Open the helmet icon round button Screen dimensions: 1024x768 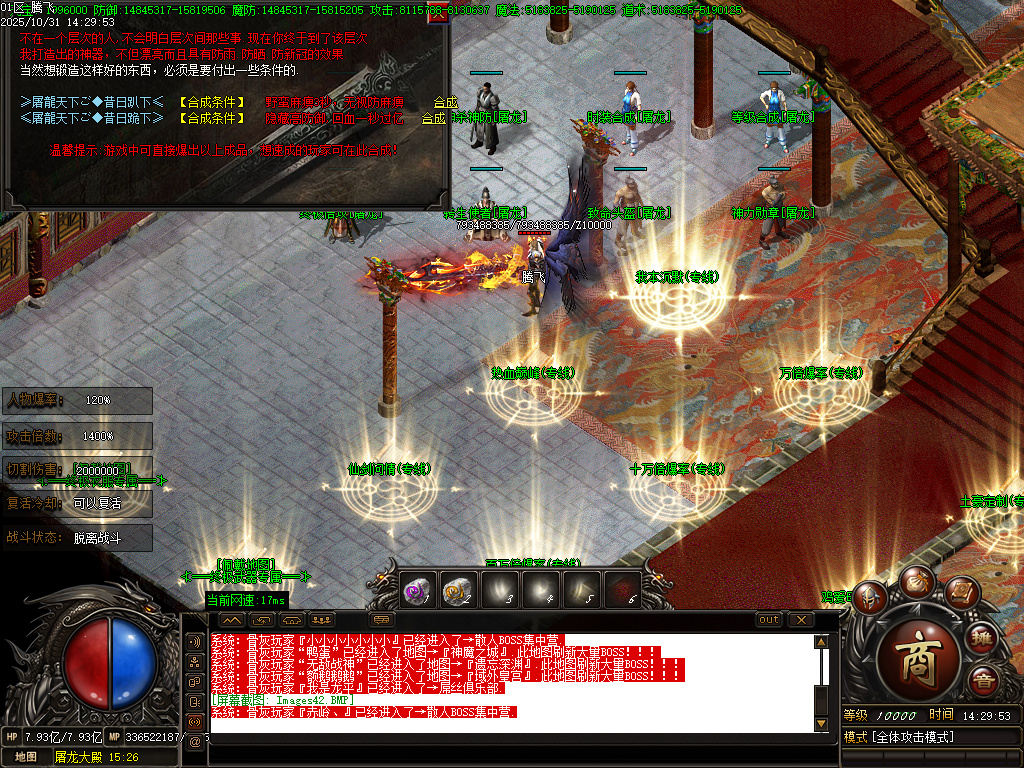[869, 597]
